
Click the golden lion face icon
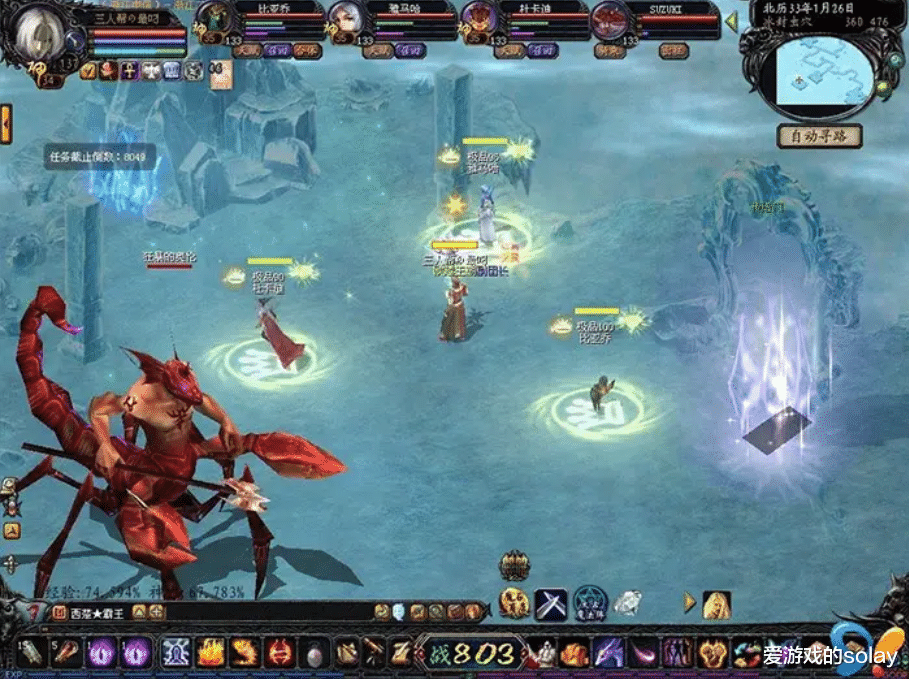click(x=514, y=603)
